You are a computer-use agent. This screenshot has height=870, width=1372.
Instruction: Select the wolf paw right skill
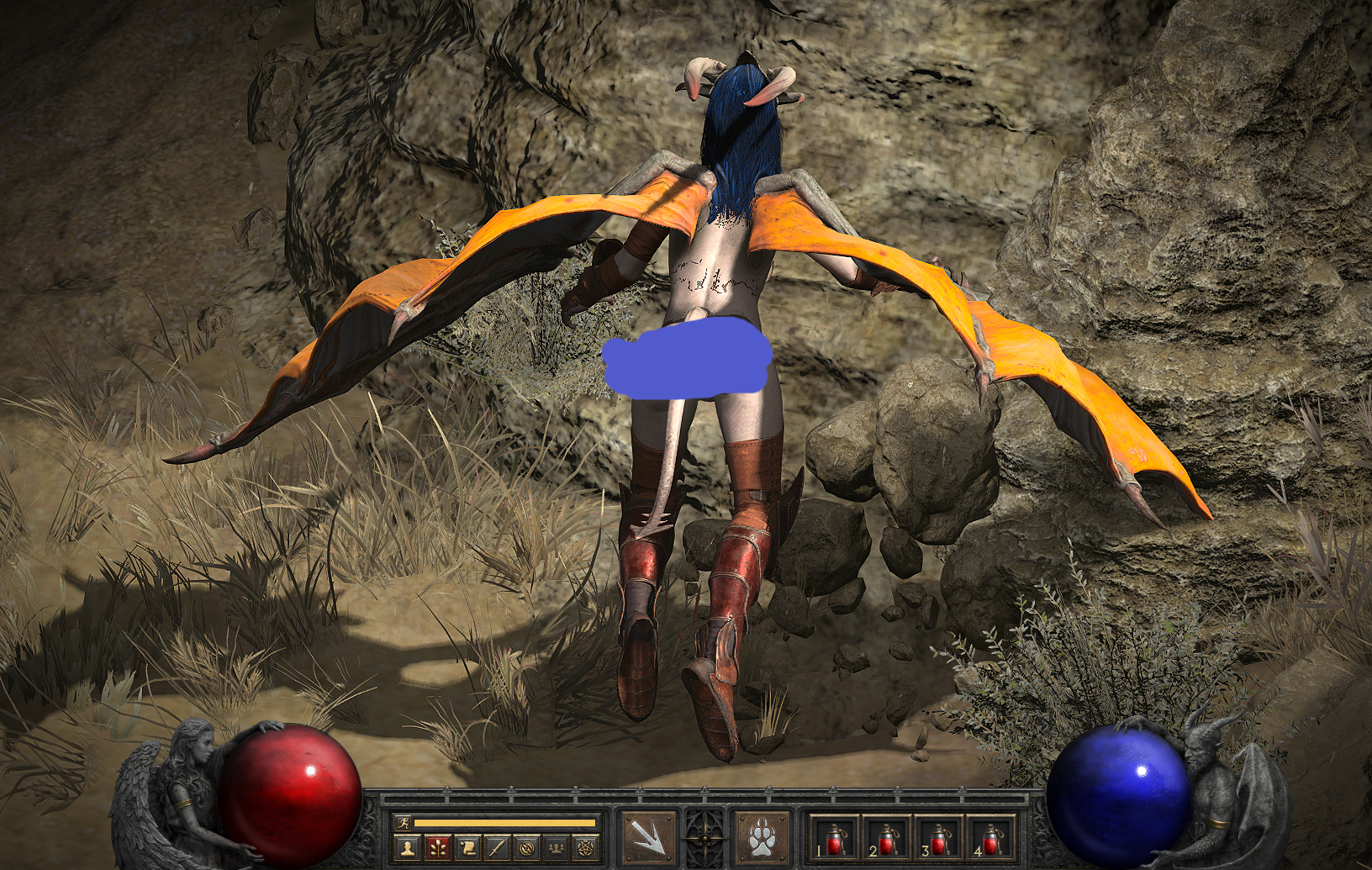(762, 837)
